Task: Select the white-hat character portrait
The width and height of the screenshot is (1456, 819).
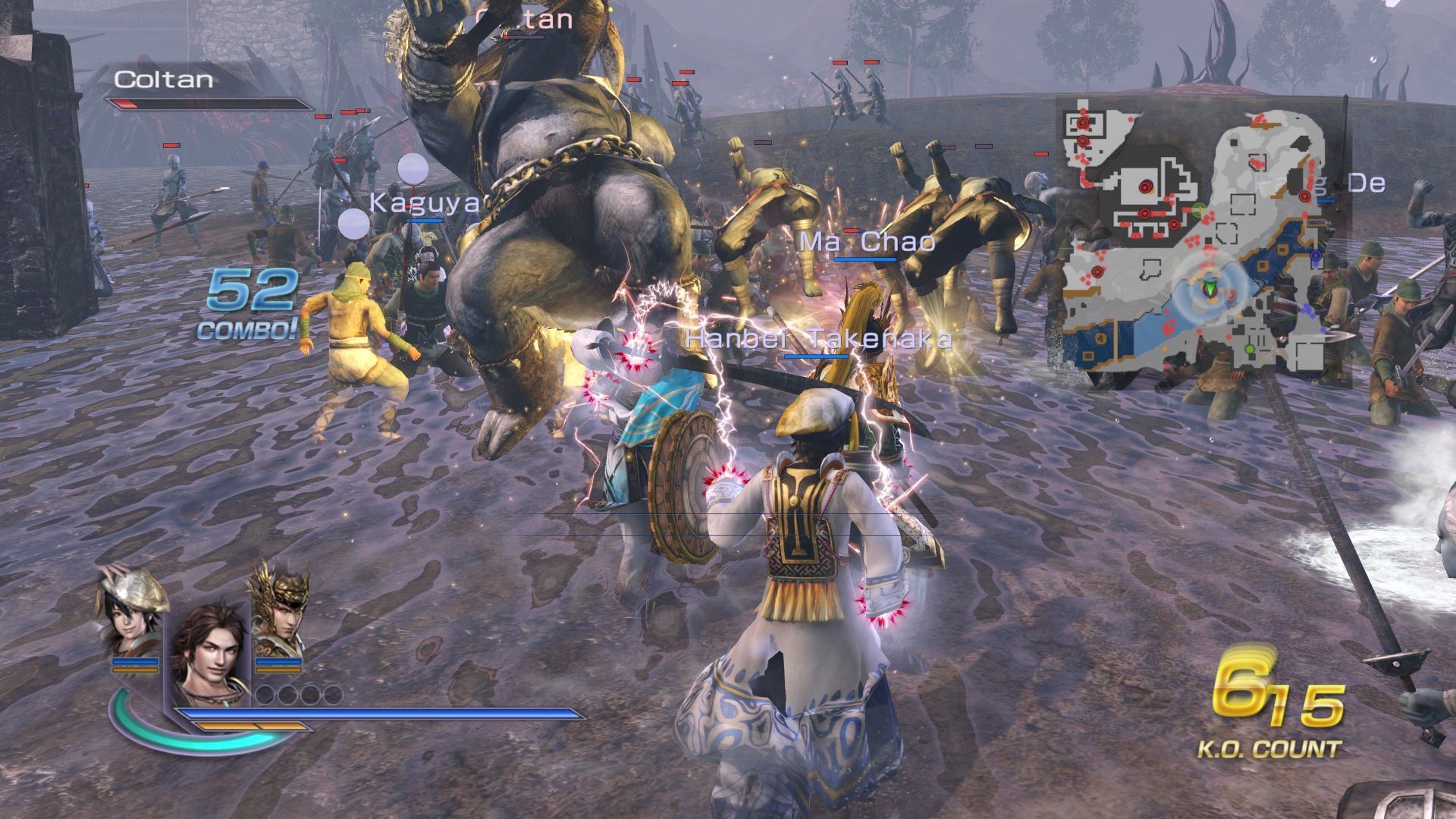Action: pyautogui.click(x=130, y=614)
